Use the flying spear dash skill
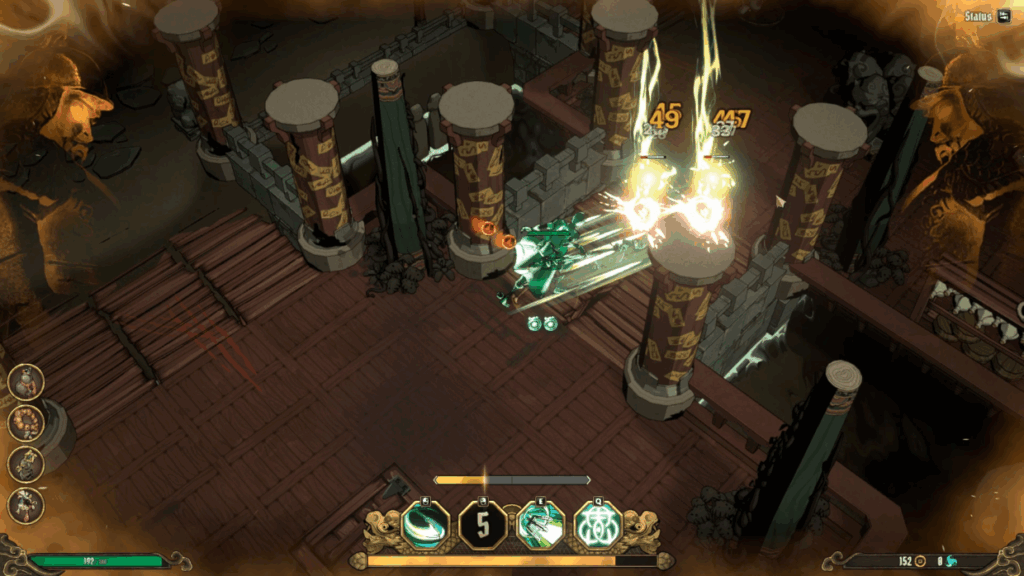This screenshot has height=576, width=1024. (540, 525)
